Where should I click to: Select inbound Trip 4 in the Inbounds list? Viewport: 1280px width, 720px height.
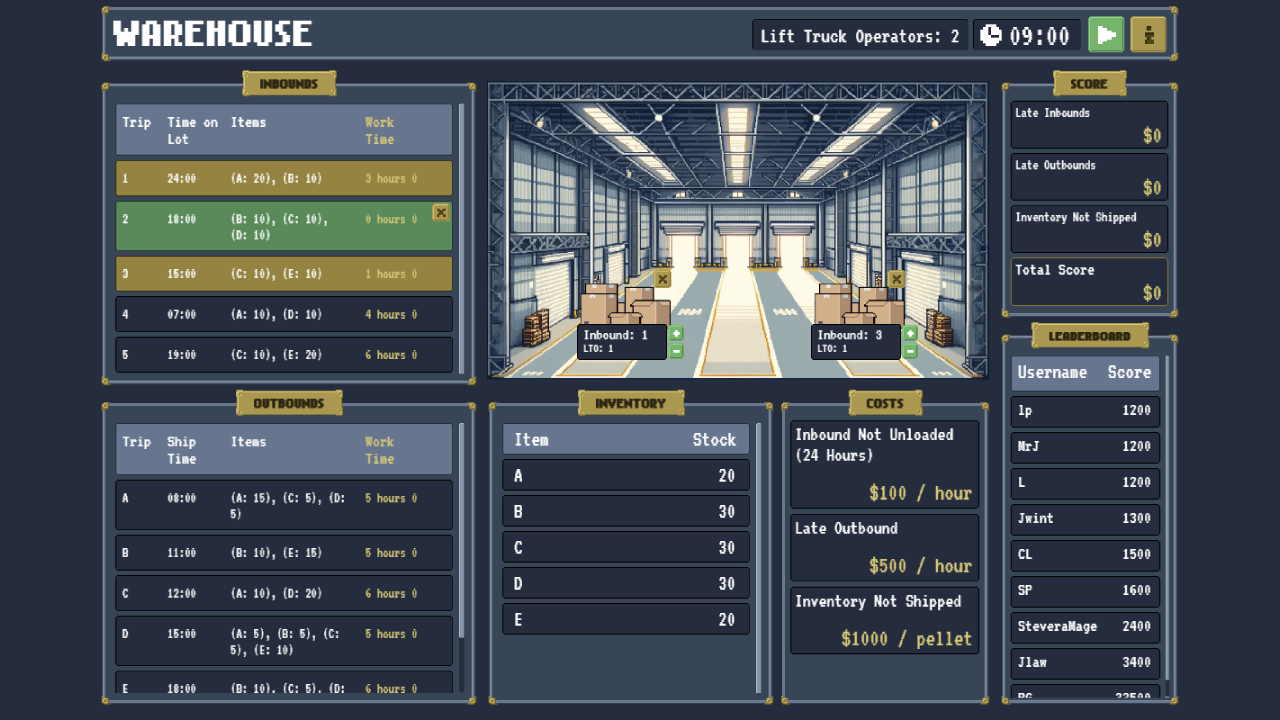[x=283, y=314]
